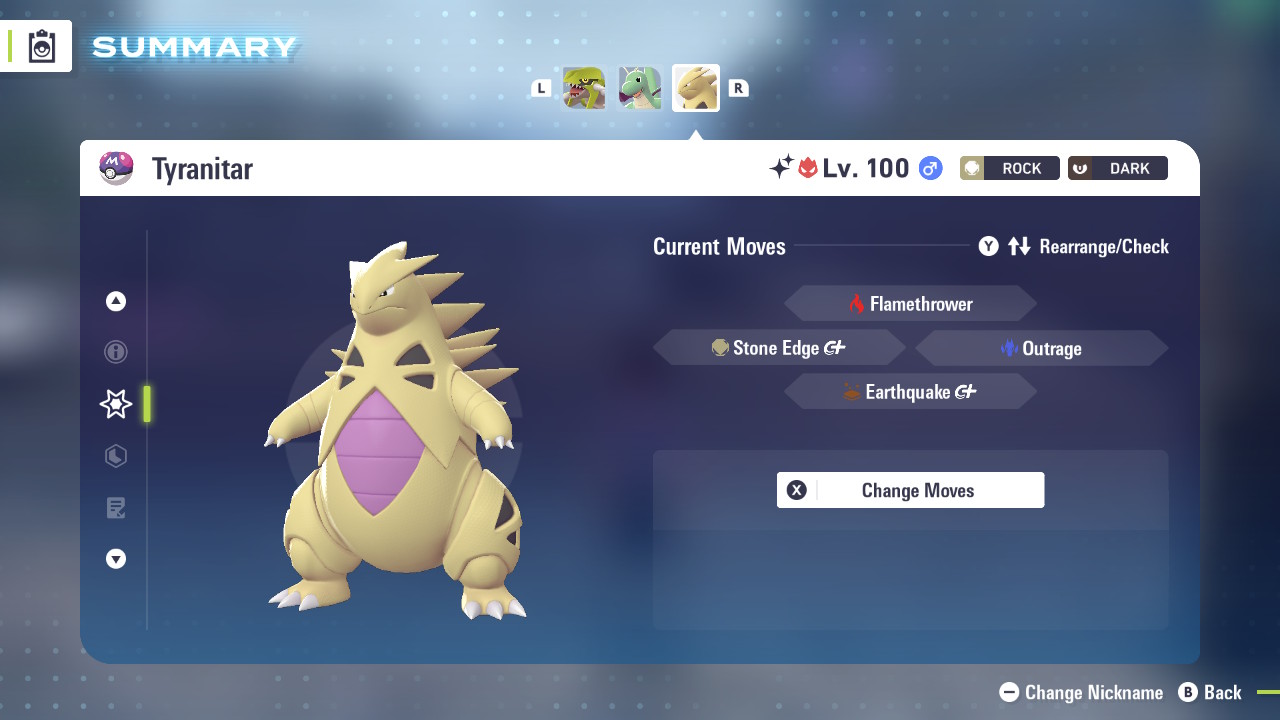This screenshot has height=720, width=1280.
Task: Click the Master Ball icon beside Tyranitar's name
Action: [116, 168]
